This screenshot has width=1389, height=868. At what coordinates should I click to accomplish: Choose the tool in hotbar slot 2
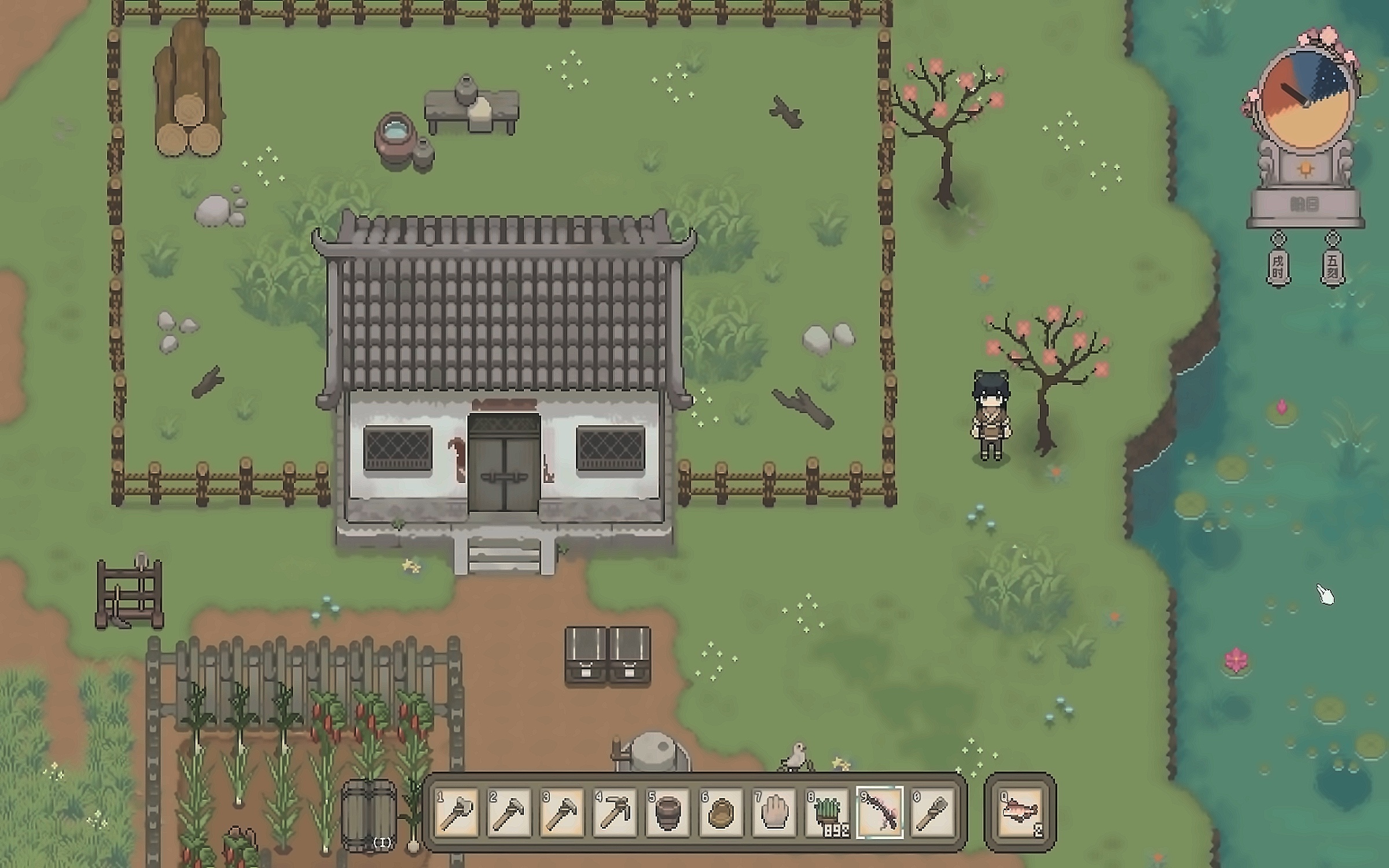pos(509,812)
